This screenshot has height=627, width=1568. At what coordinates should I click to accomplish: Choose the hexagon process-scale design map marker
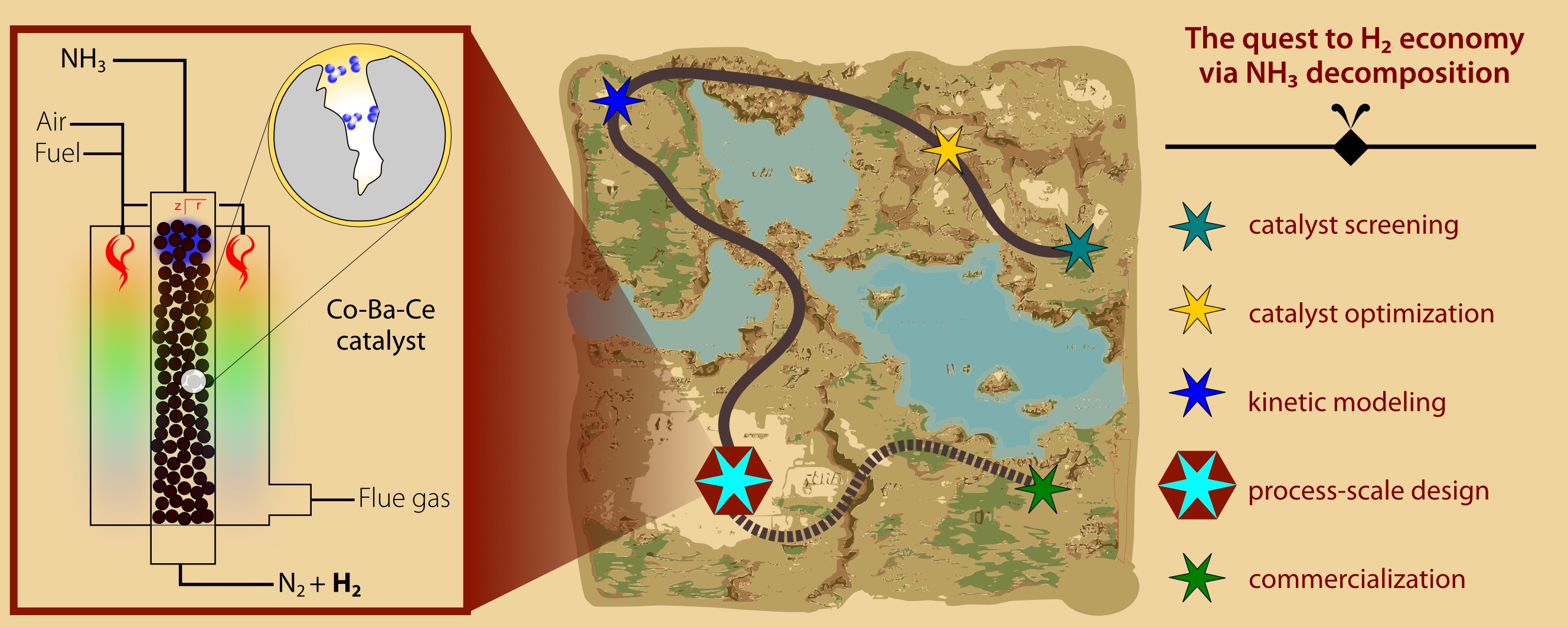pyautogui.click(x=733, y=481)
